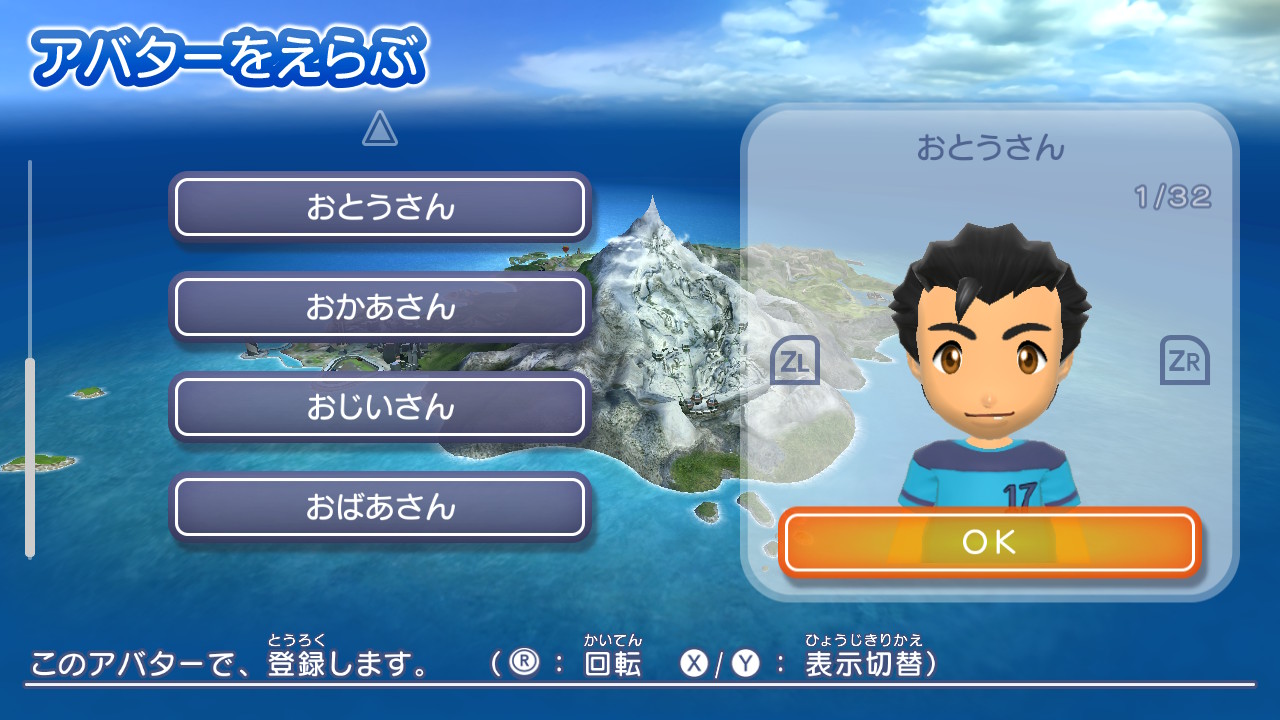The height and width of the screenshot is (720, 1280).
Task: Confirm the avatar with the OK button
Action: click(988, 542)
